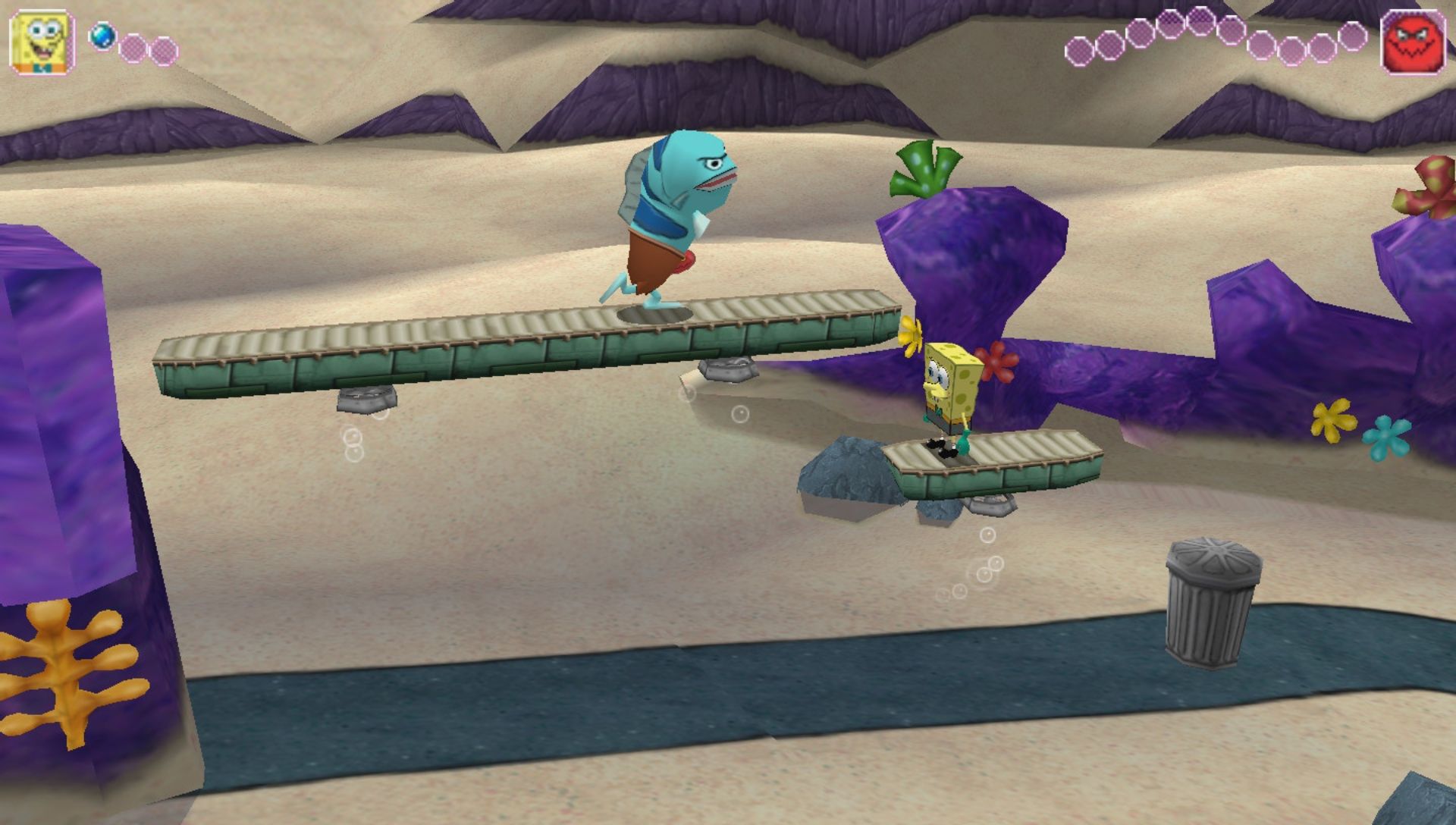The image size is (1456, 825).
Task: Click the blue gem health orb
Action: click(x=102, y=36)
